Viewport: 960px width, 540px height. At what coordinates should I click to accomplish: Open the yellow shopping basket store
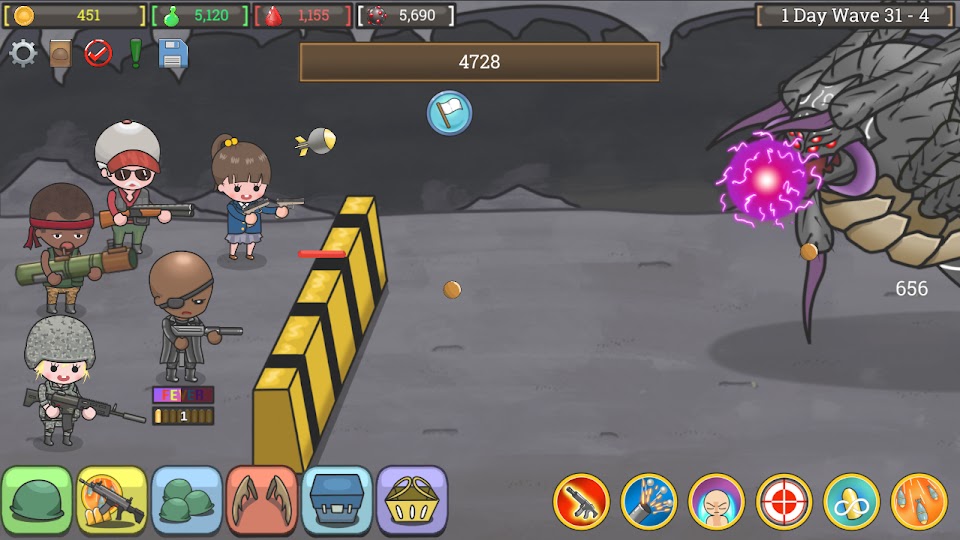pos(412,499)
